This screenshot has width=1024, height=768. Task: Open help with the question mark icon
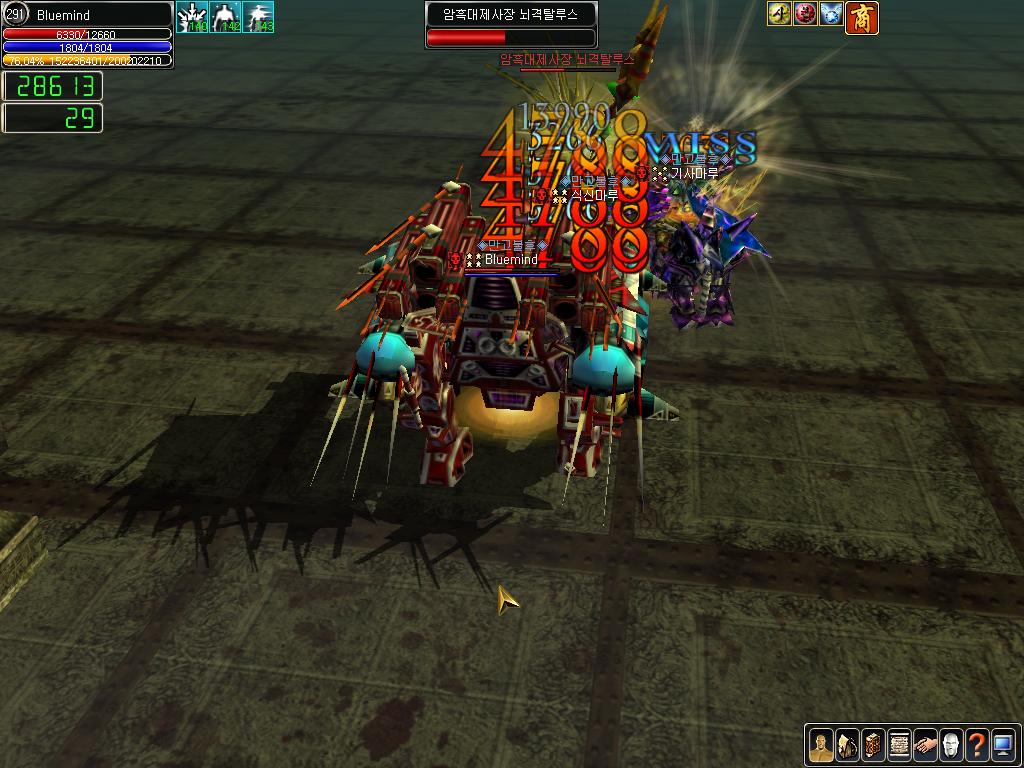[x=976, y=744]
